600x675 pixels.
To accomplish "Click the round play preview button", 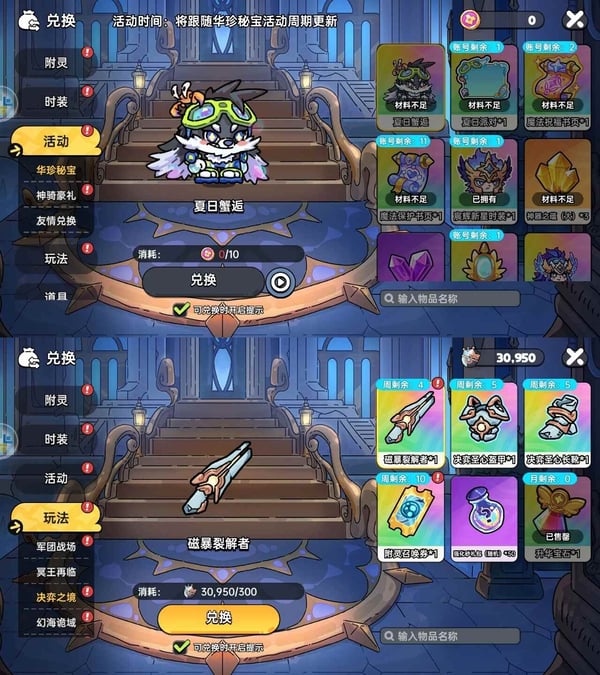I will pyautogui.click(x=280, y=283).
